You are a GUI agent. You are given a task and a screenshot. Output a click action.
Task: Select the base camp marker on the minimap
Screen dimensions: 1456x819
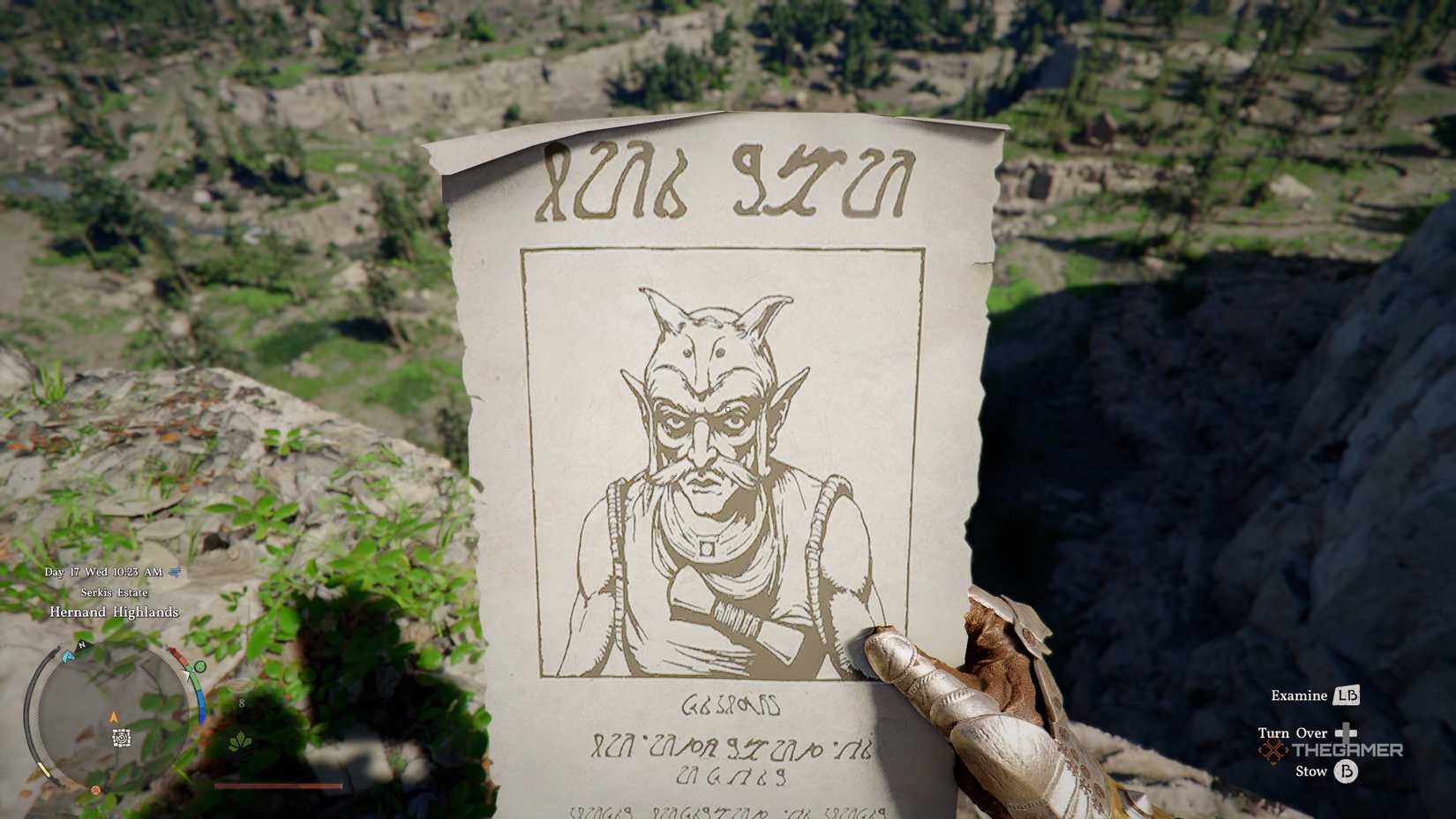pos(121,740)
